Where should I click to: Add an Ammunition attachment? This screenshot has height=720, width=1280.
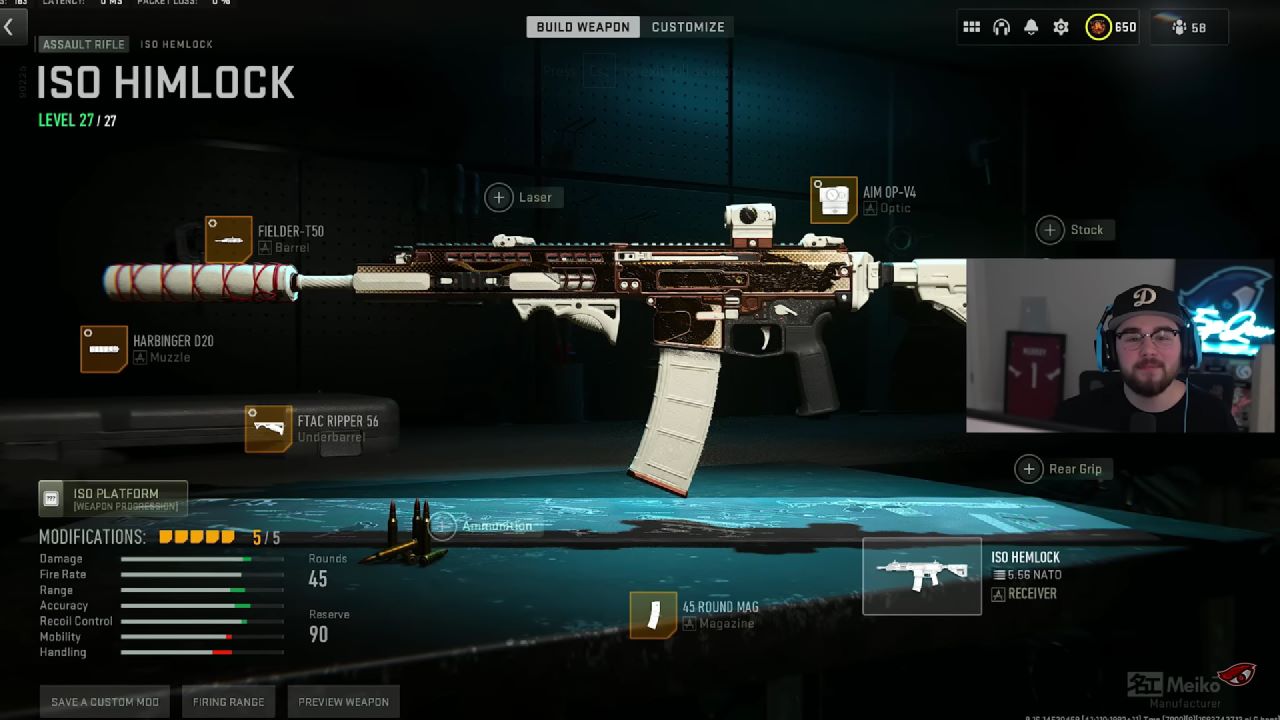443,526
